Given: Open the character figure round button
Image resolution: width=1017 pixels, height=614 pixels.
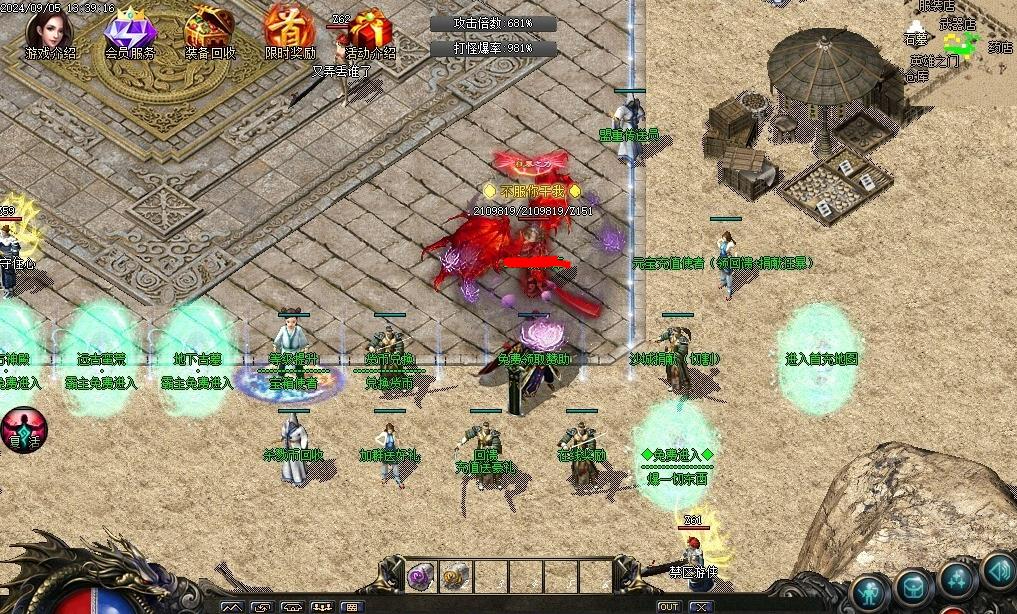Looking at the screenshot, I should click(871, 591).
